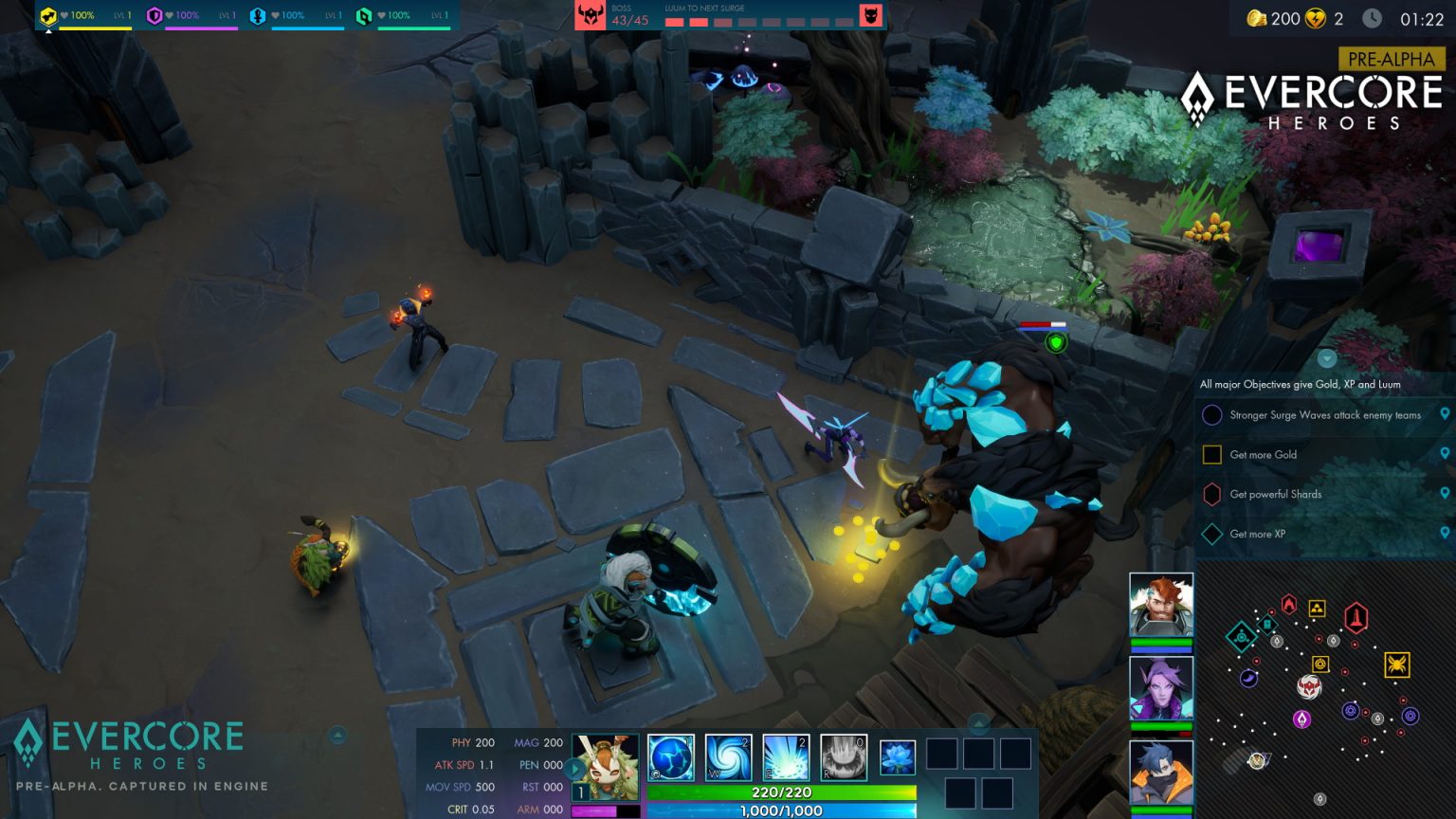Trigger the E burst ability
The image size is (1456, 819).
pos(786,756)
